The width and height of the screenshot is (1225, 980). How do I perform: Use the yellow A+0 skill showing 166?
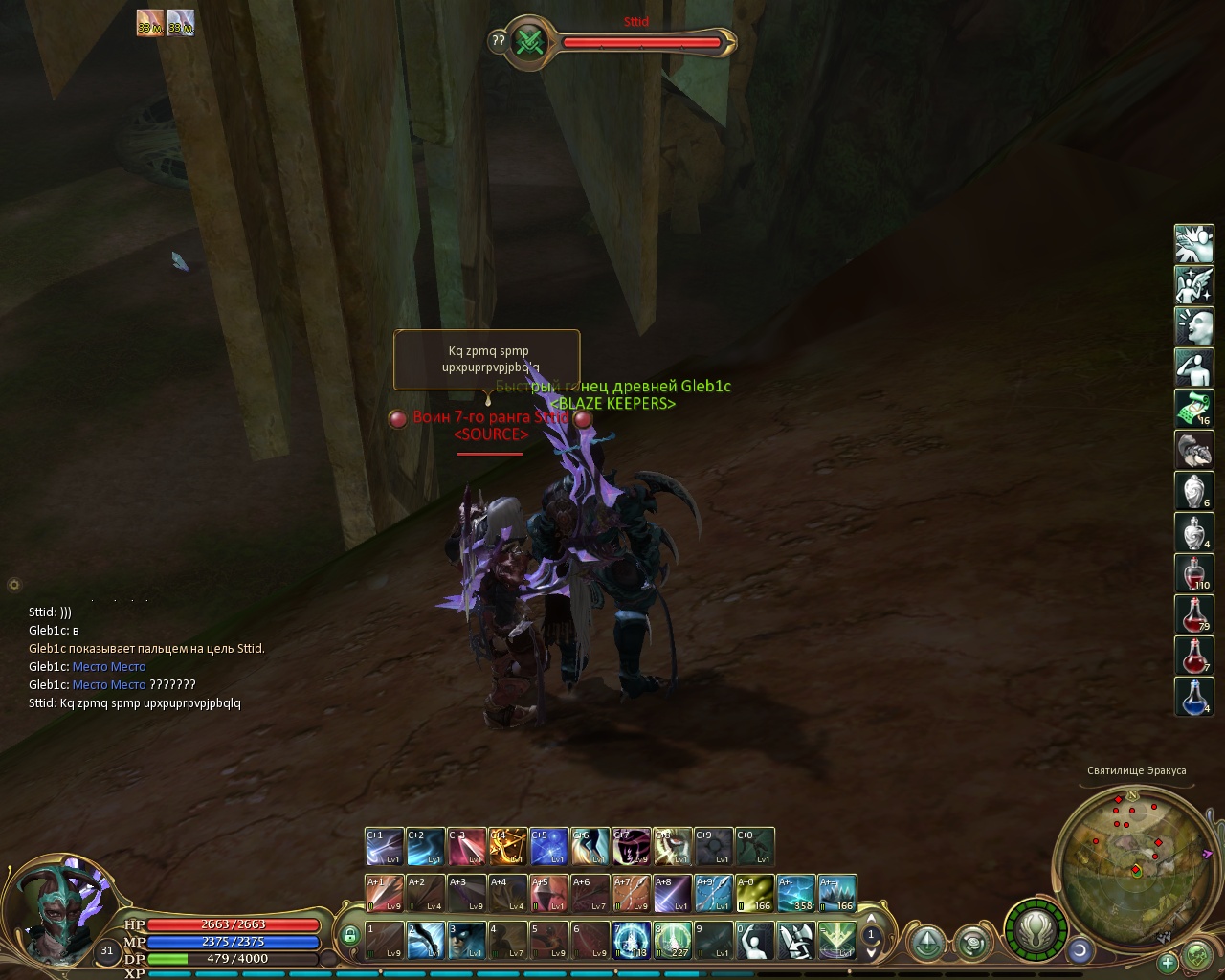pyautogui.click(x=754, y=893)
